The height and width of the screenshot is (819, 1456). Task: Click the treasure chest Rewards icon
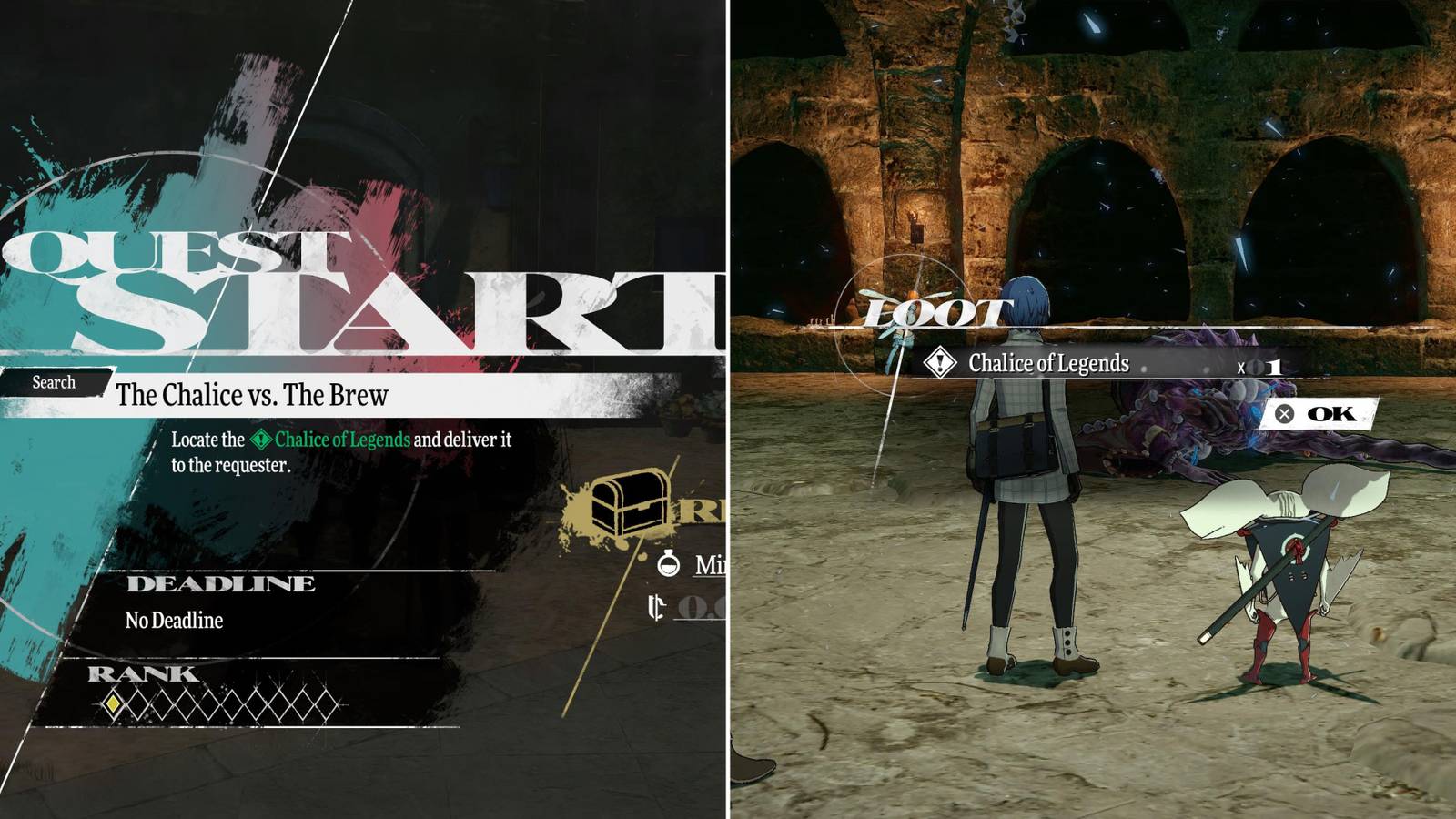(x=628, y=505)
